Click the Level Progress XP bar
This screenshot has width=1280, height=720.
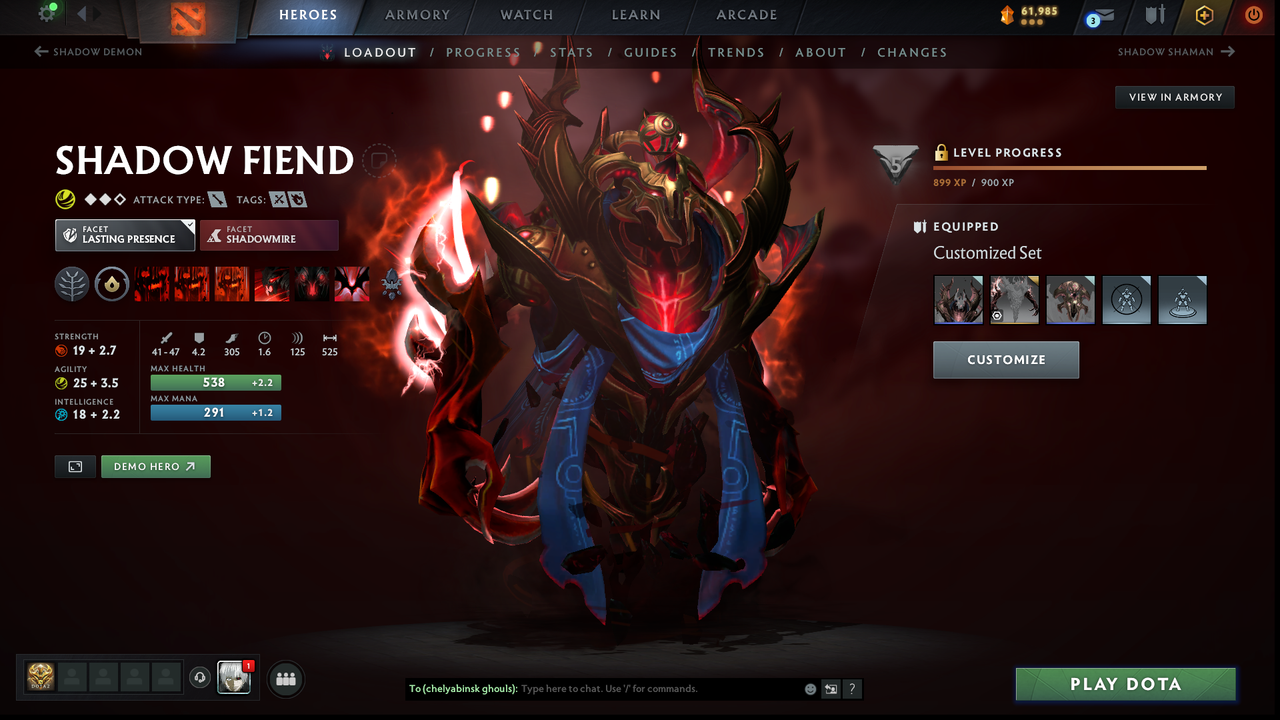1070,167
